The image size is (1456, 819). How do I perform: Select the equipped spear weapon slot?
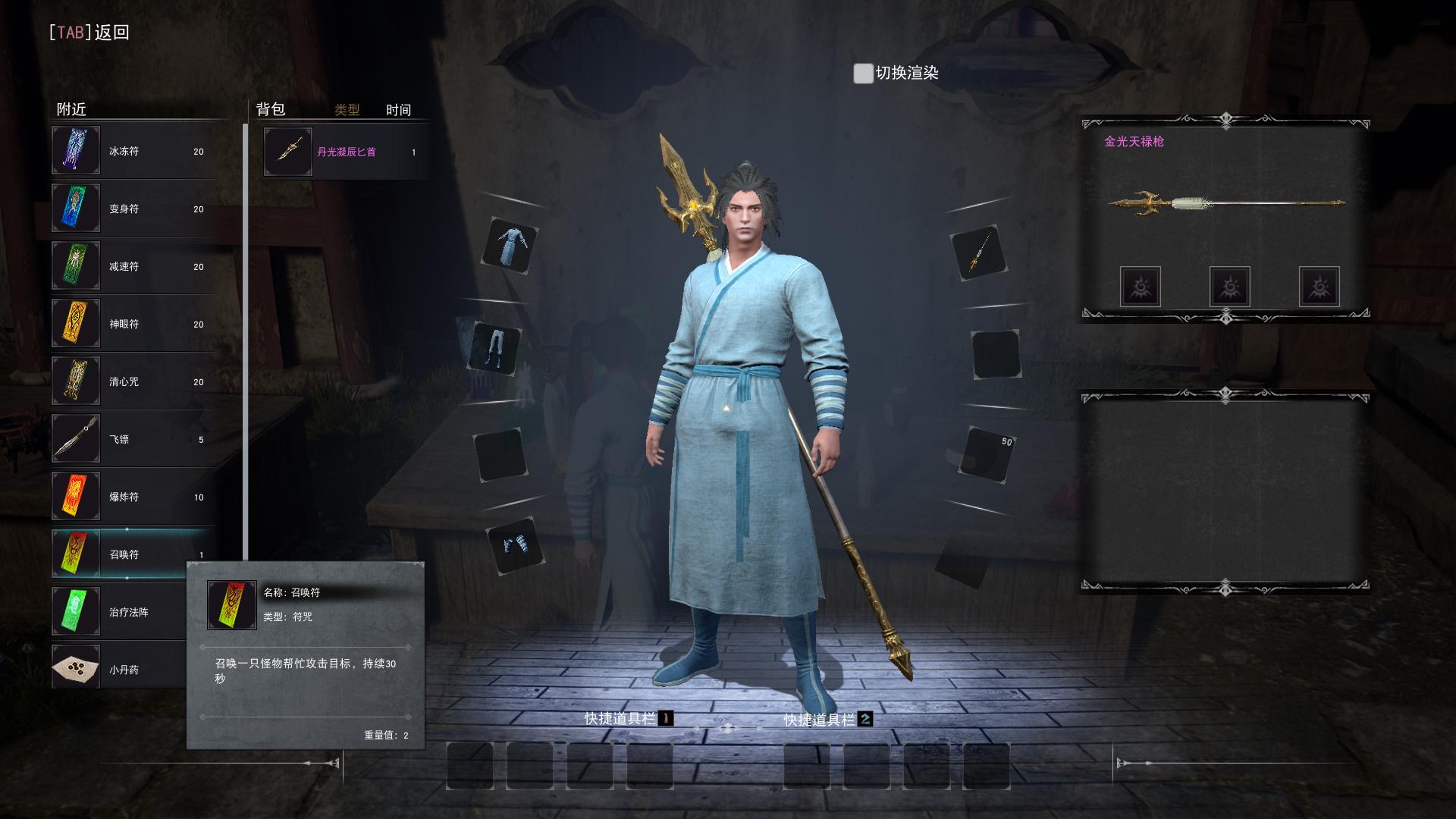(978, 253)
